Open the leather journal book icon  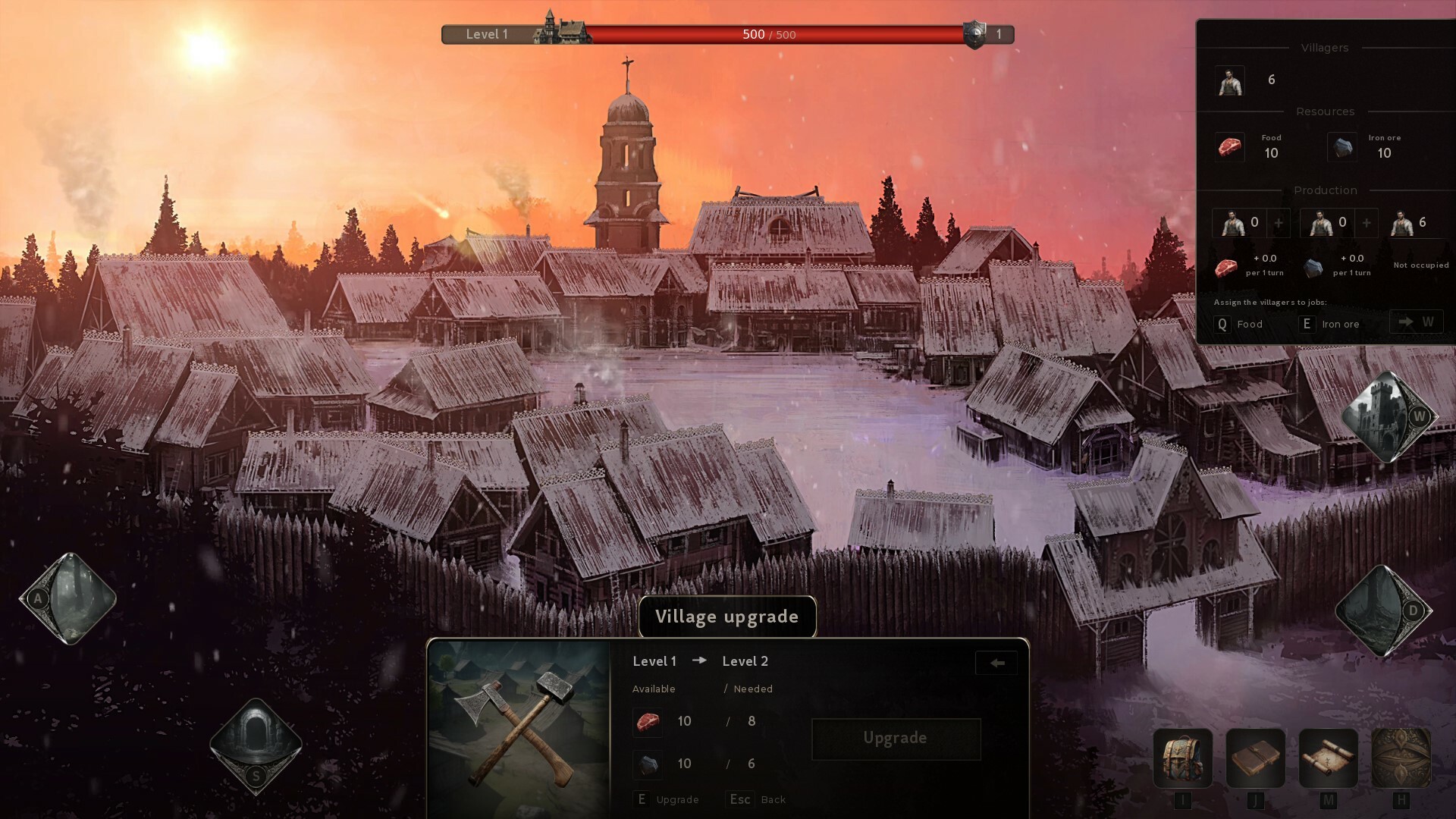[x=1255, y=758]
